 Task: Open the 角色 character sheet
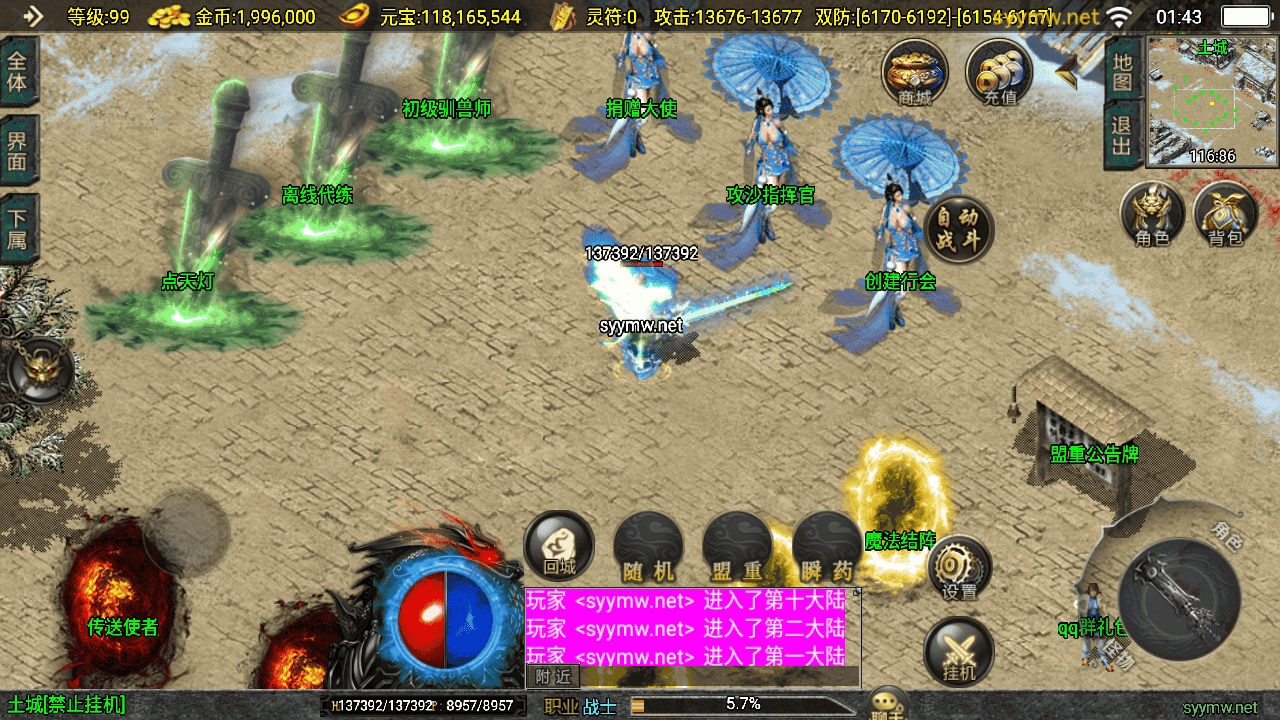pyautogui.click(x=1152, y=214)
